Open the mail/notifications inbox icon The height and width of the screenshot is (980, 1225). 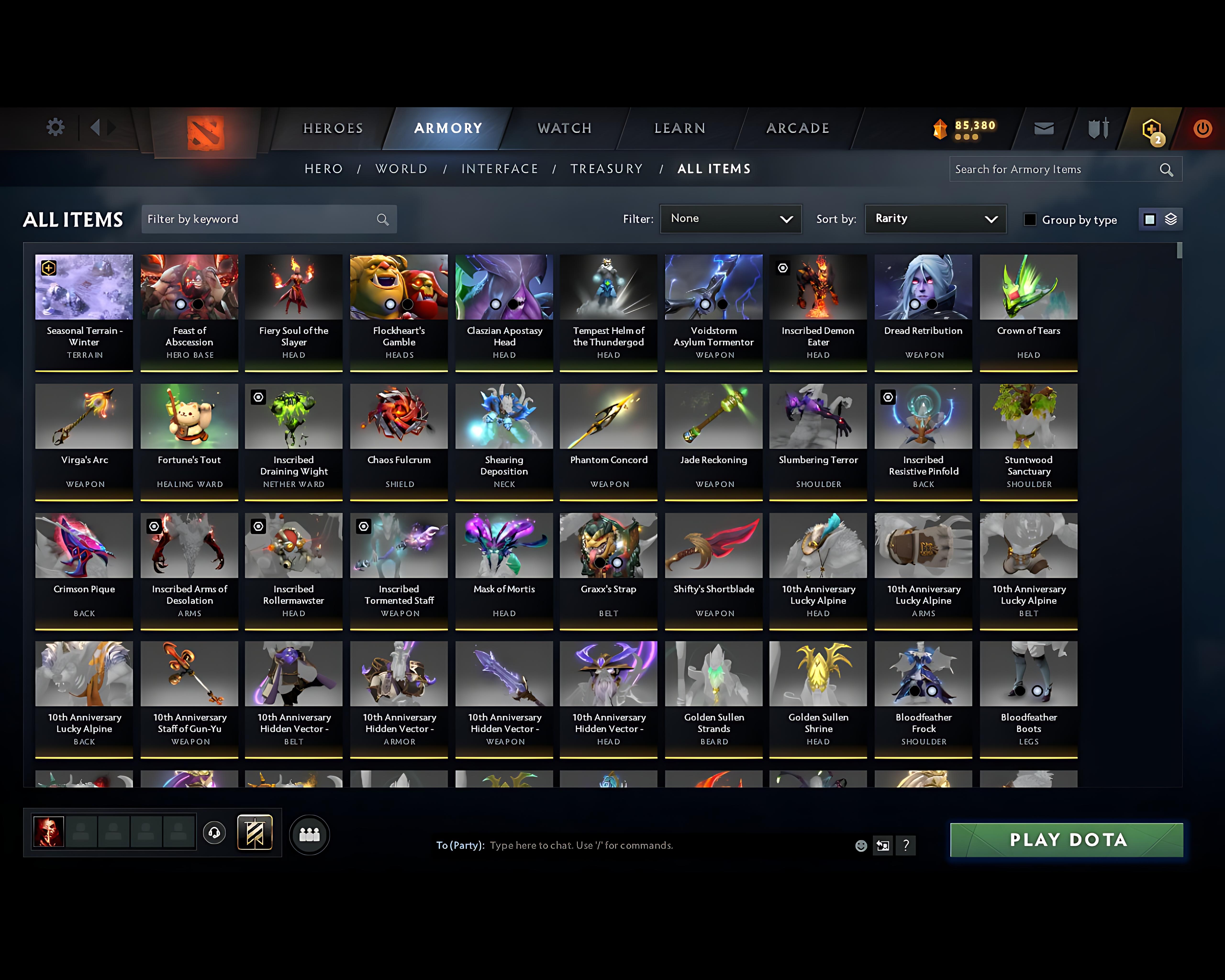pyautogui.click(x=1044, y=128)
